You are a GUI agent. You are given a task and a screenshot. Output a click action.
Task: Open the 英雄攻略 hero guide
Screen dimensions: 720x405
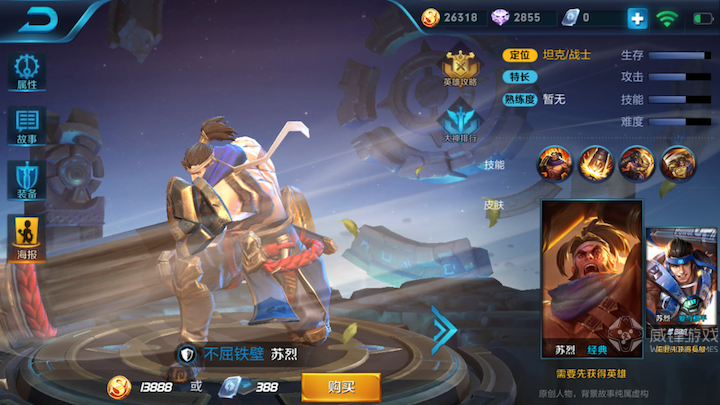pos(460,67)
